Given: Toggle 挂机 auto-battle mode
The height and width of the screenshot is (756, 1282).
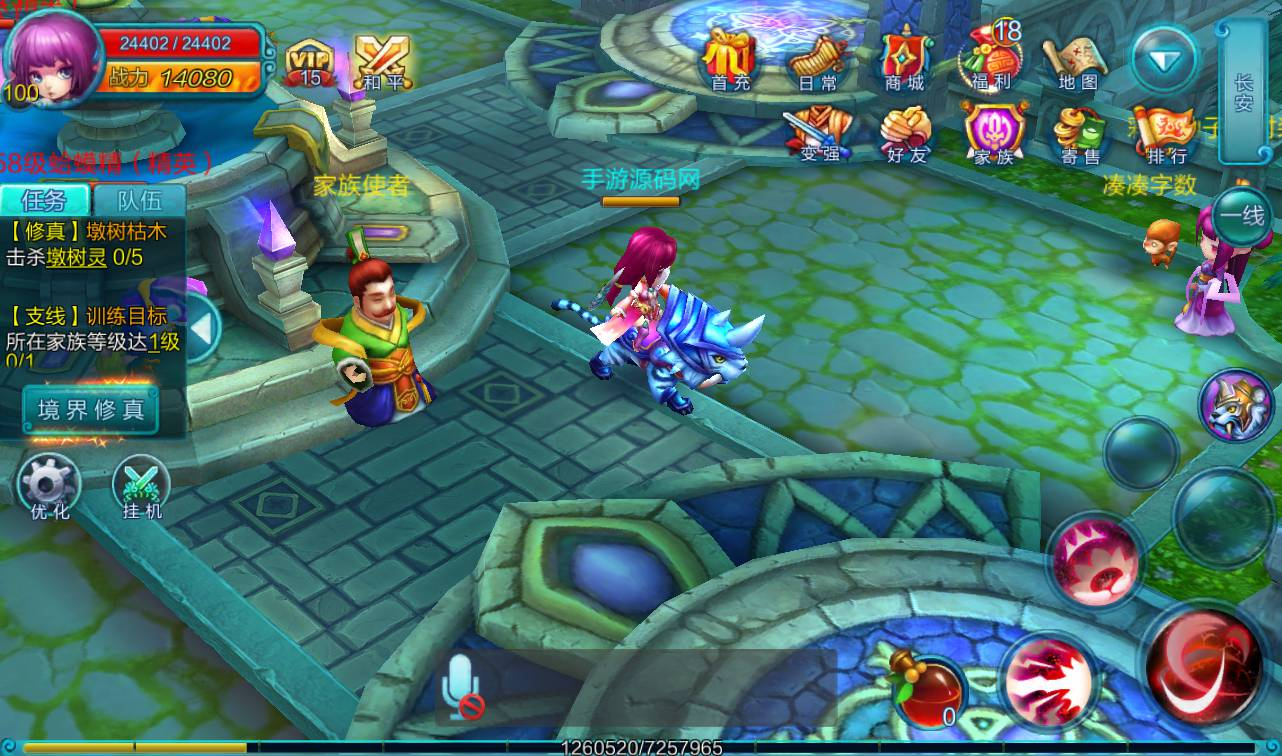Looking at the screenshot, I should pos(140,487).
